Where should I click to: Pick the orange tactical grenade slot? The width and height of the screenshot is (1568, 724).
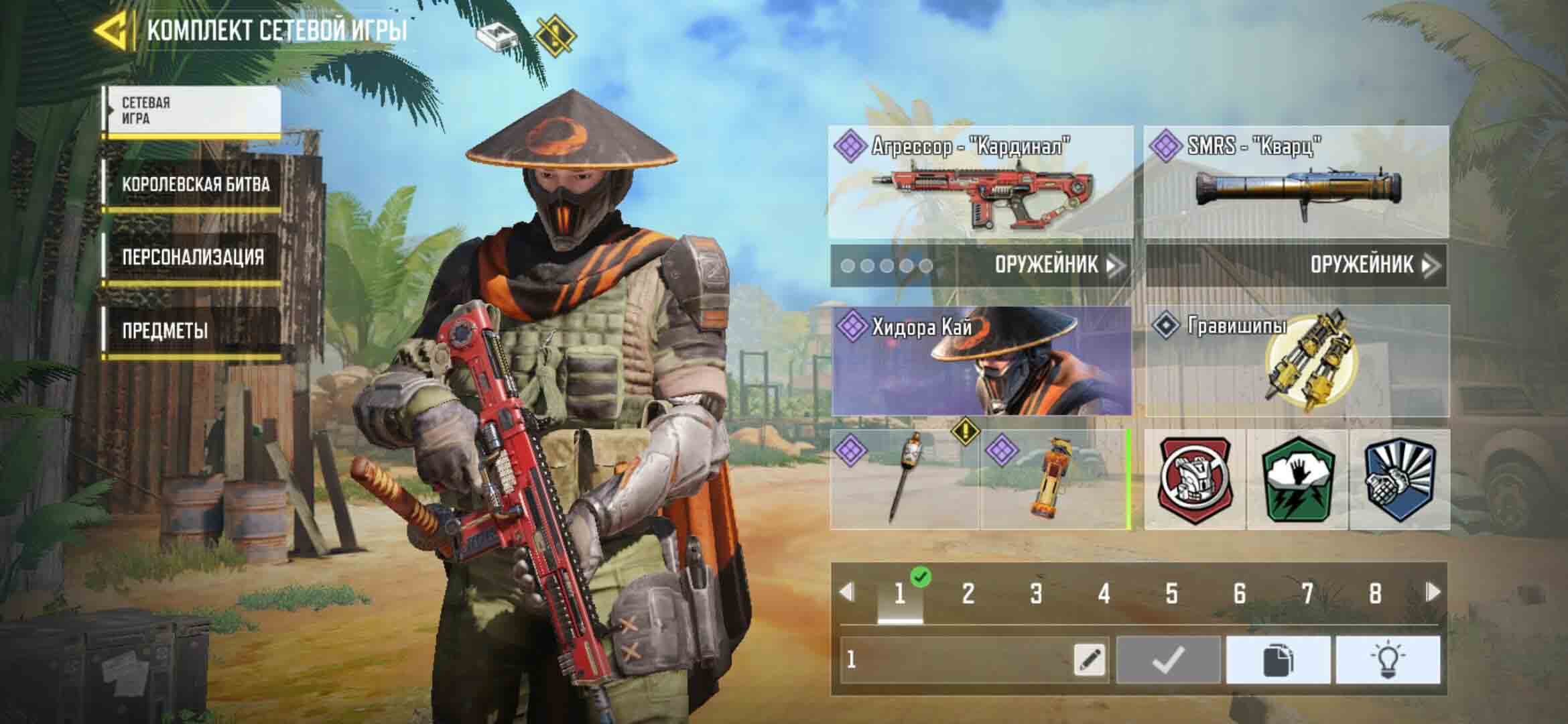tap(1055, 480)
